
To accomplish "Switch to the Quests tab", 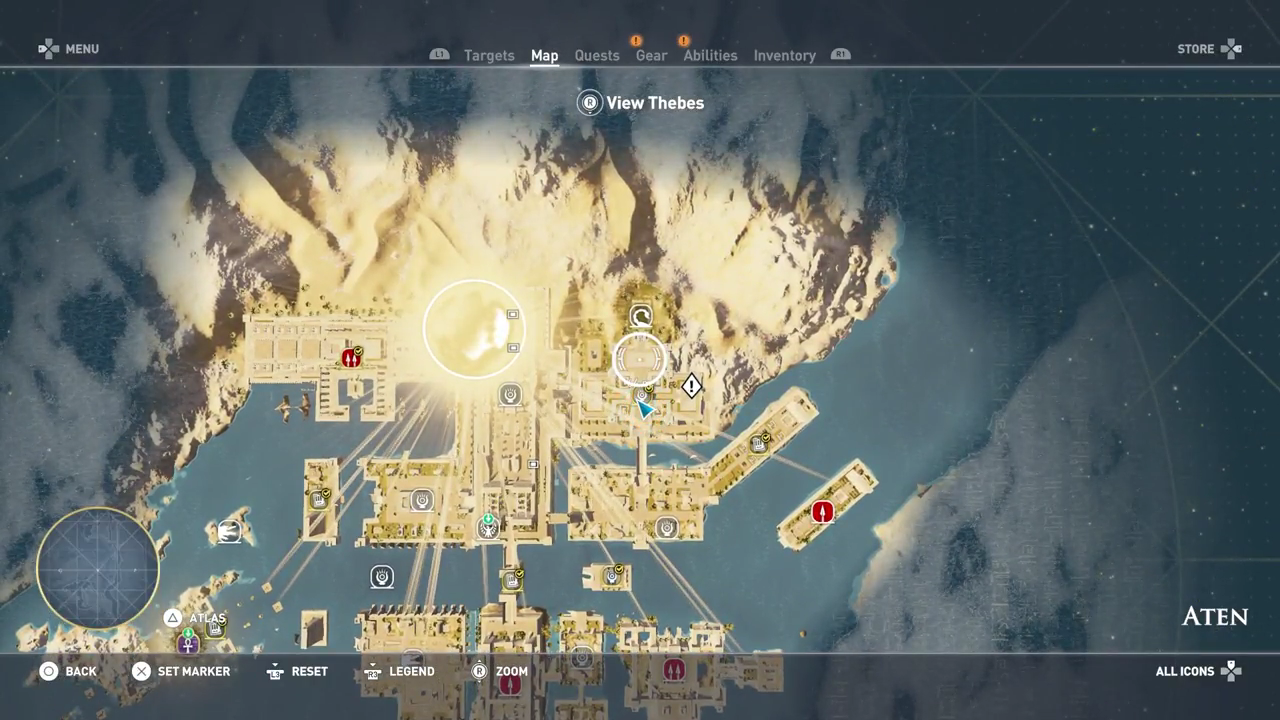I will (x=597, y=55).
